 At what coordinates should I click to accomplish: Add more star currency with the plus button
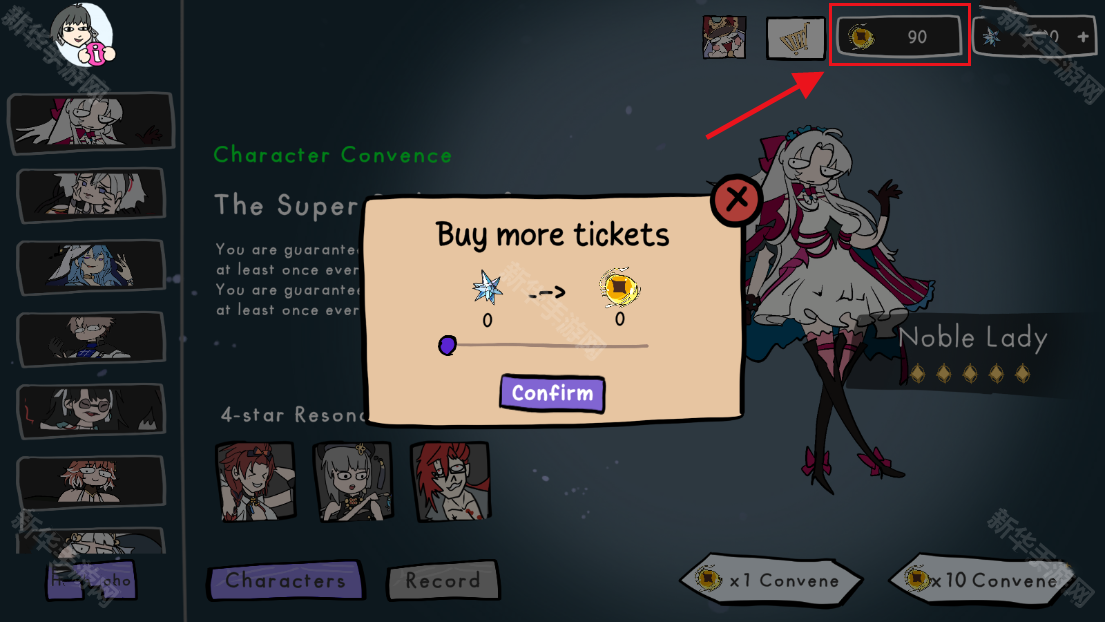click(x=1083, y=37)
